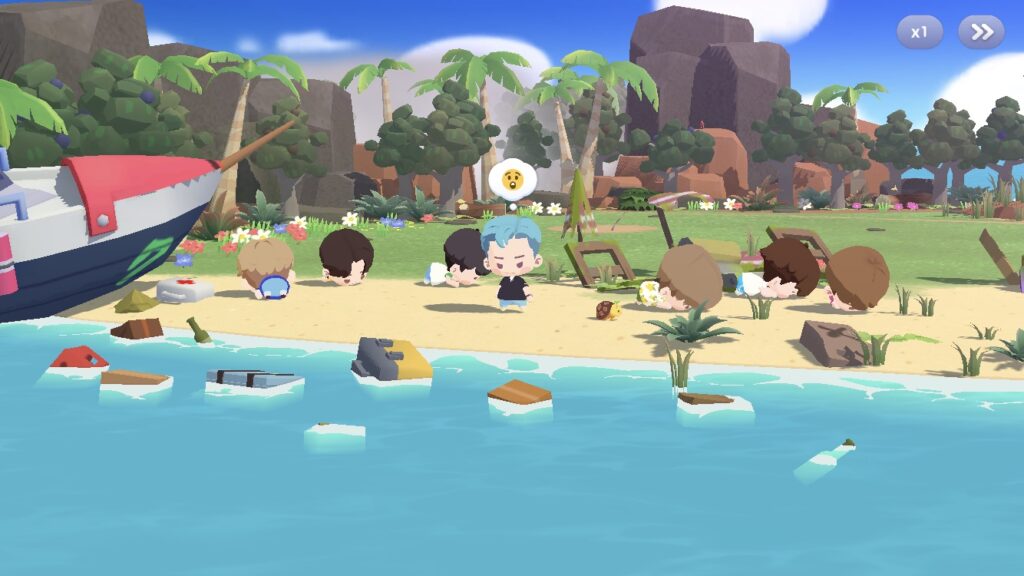
Task: Skip the cutscene with the double-arrow button
Action: (x=981, y=32)
